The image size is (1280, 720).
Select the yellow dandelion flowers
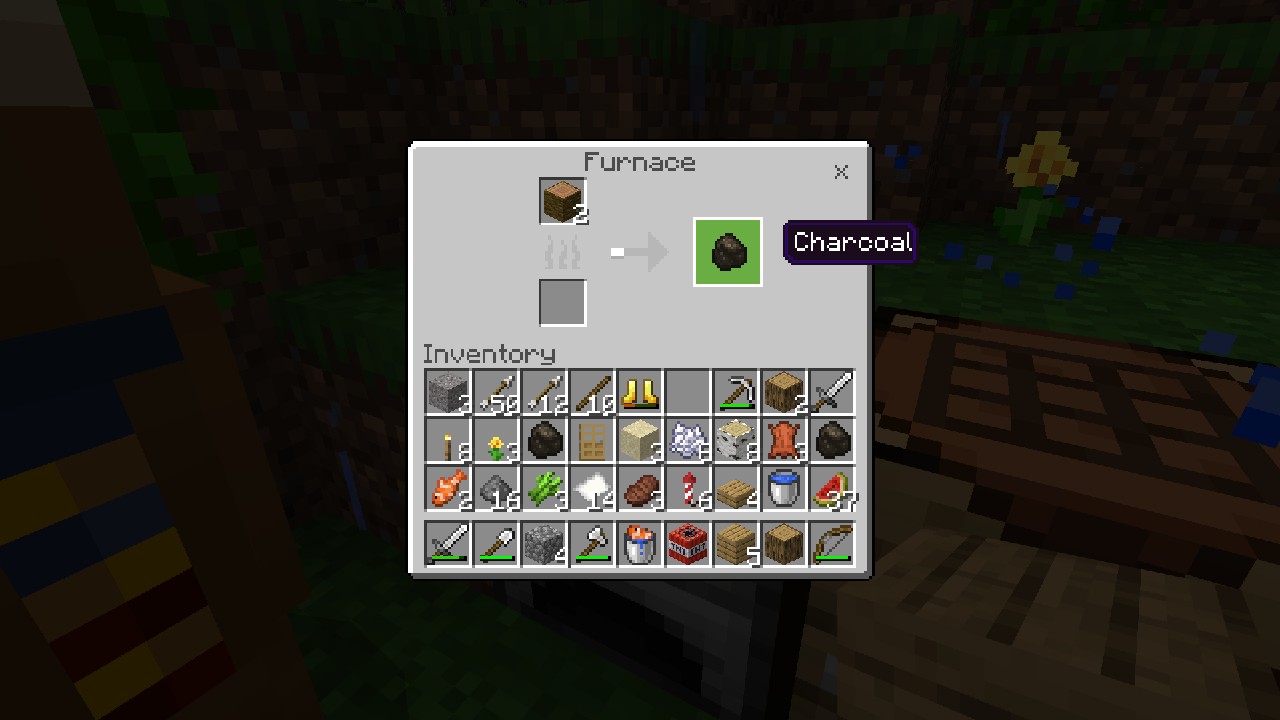(495, 441)
